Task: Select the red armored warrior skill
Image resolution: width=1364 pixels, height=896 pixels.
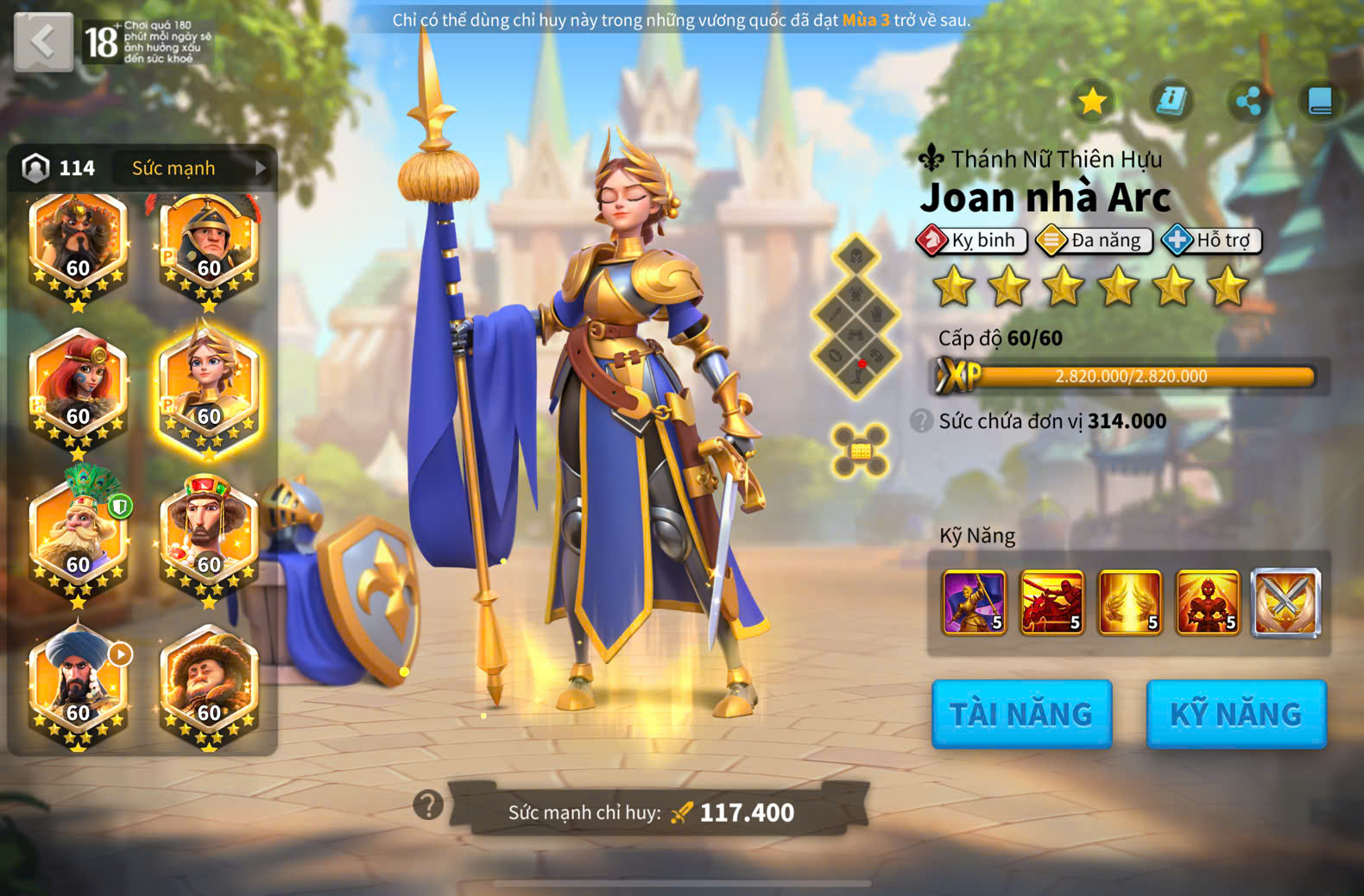Action: click(x=1207, y=602)
